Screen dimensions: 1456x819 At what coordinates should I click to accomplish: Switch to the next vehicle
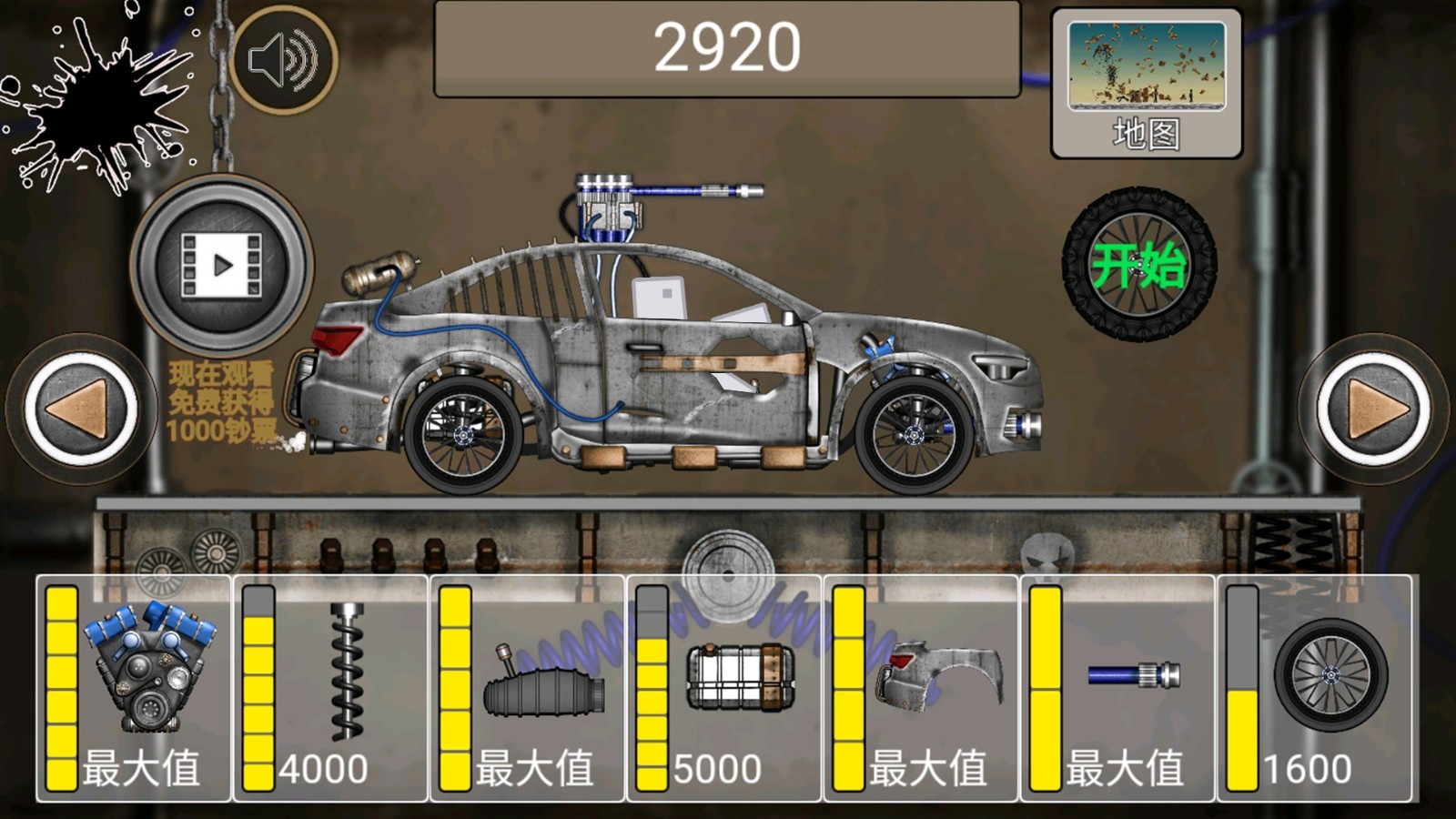[1373, 409]
